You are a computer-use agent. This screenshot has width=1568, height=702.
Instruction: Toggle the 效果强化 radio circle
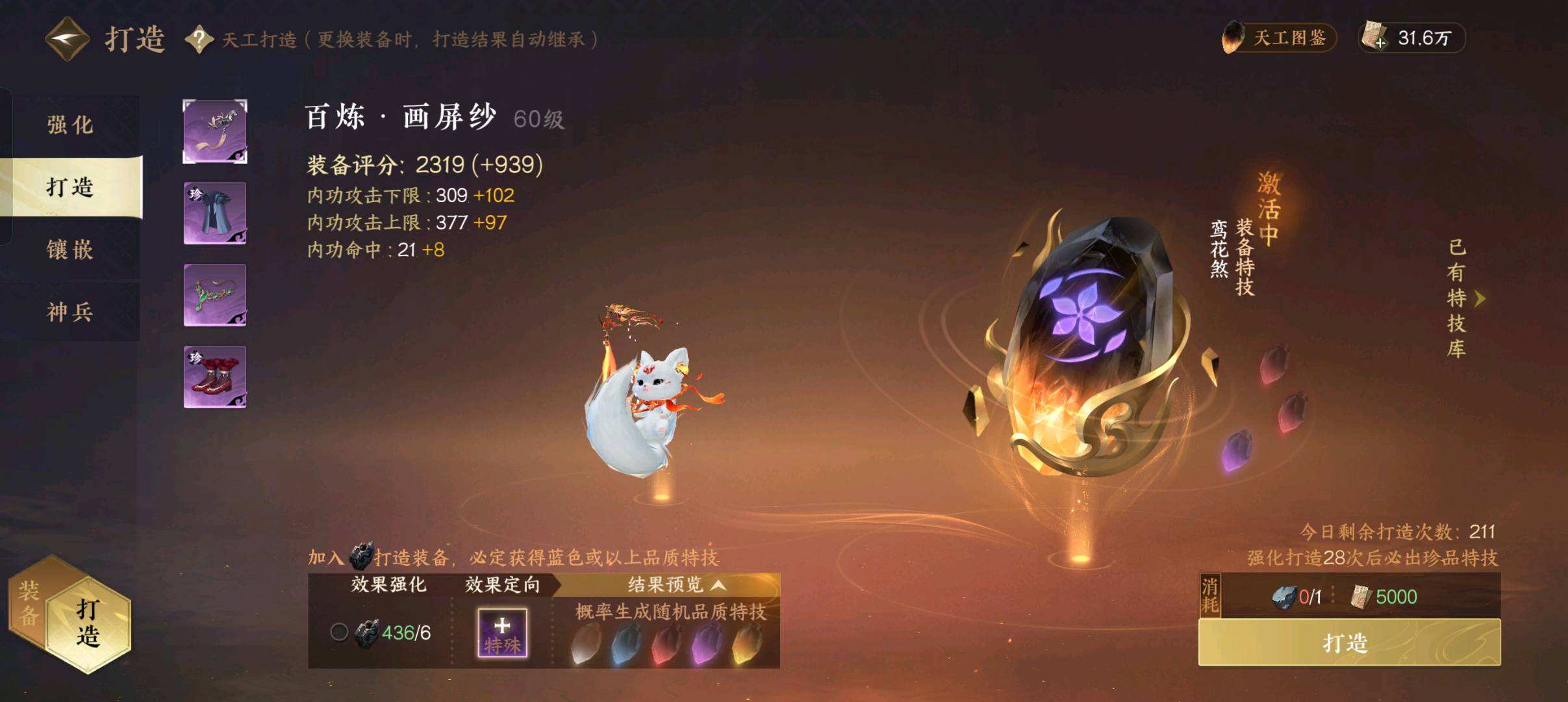click(x=339, y=632)
